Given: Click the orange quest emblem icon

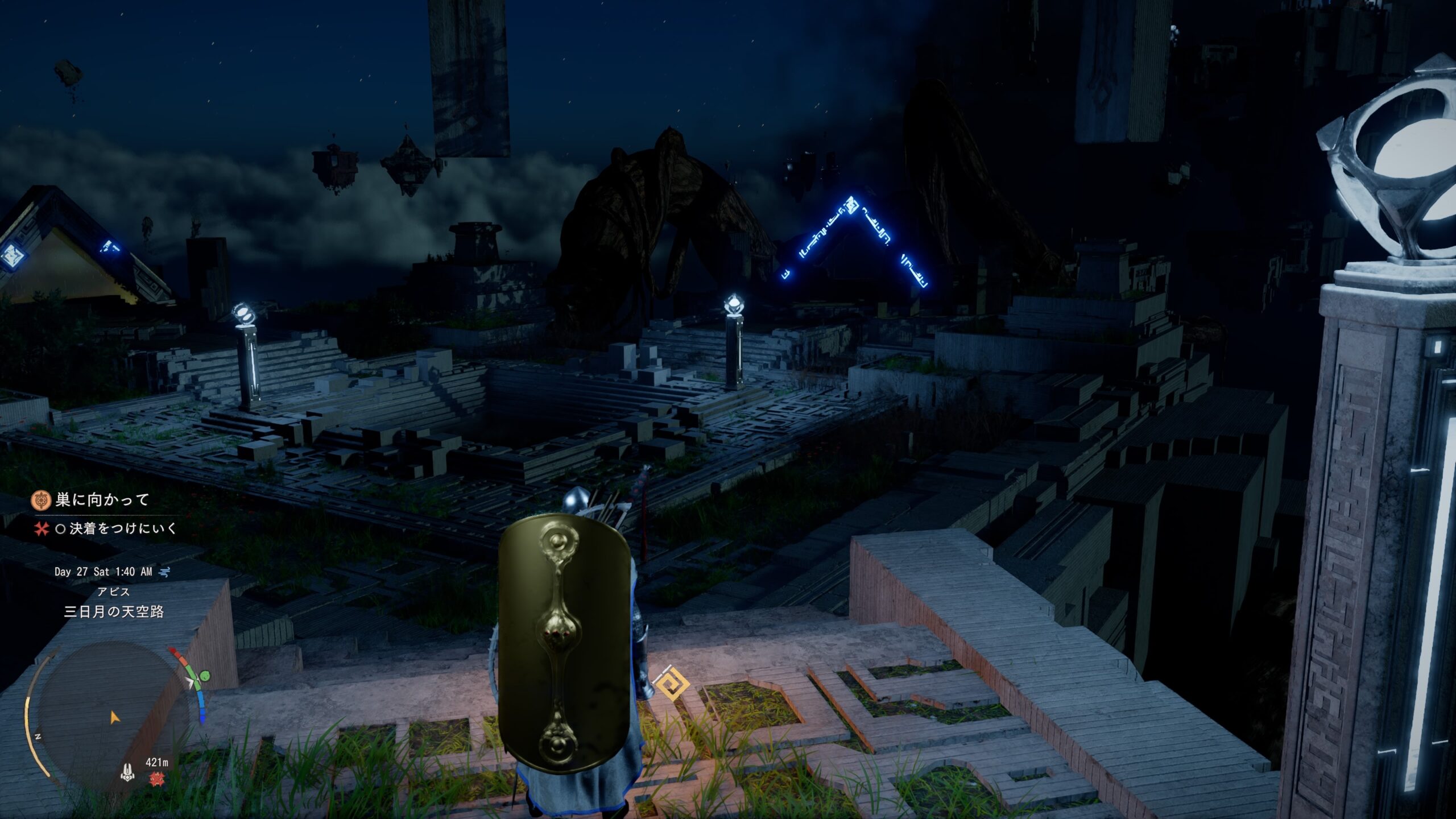Looking at the screenshot, I should pos(41,500).
